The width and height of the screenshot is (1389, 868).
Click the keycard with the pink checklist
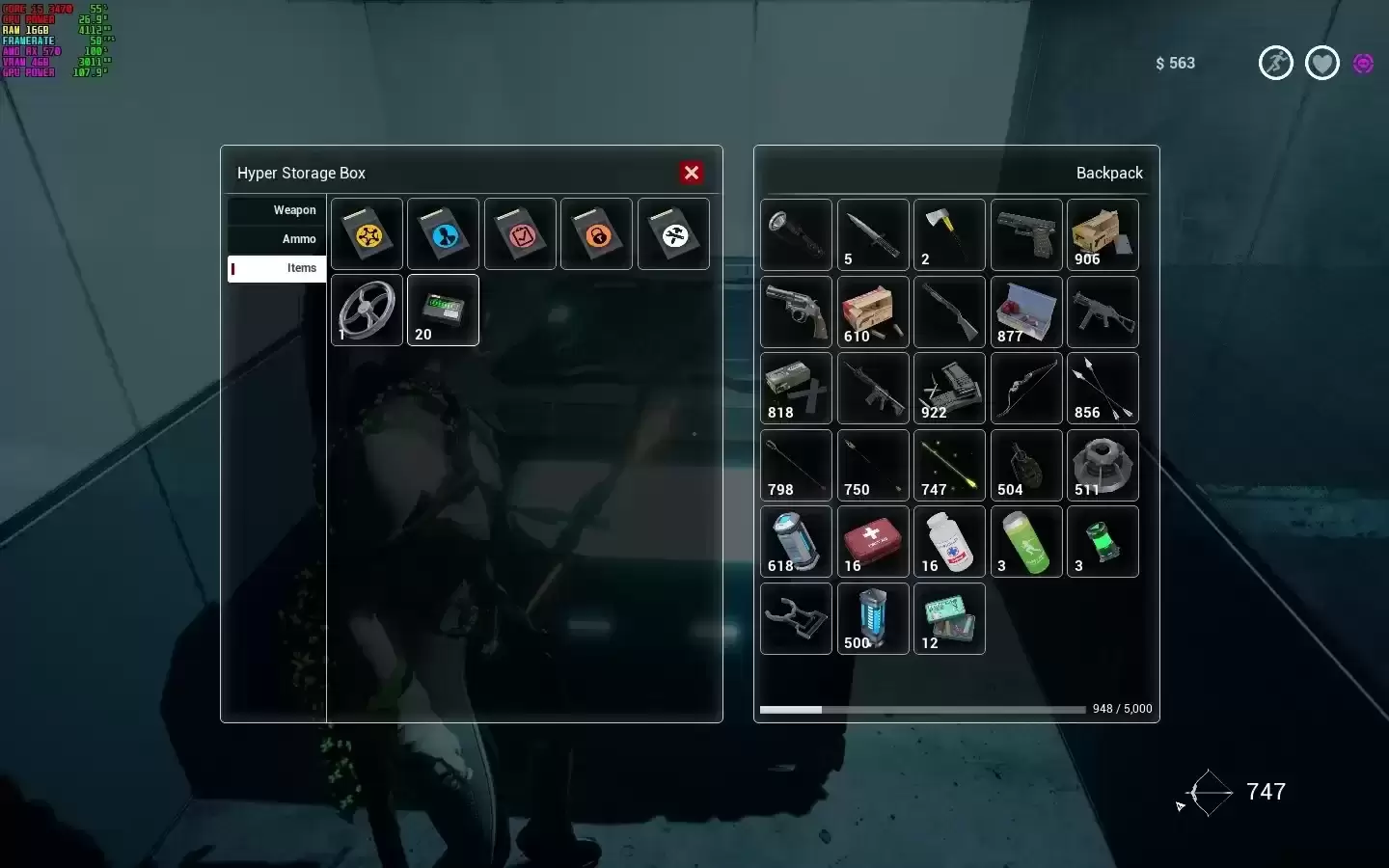(x=520, y=234)
